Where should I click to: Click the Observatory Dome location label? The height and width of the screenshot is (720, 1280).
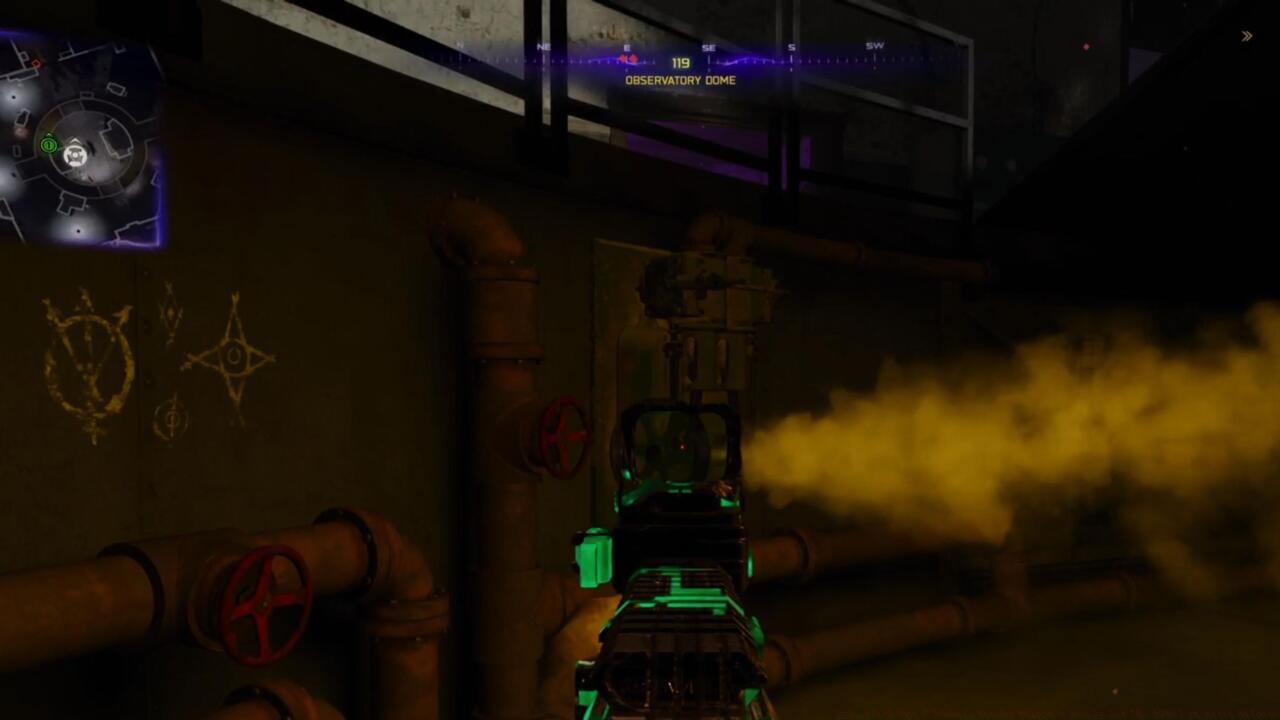click(683, 80)
